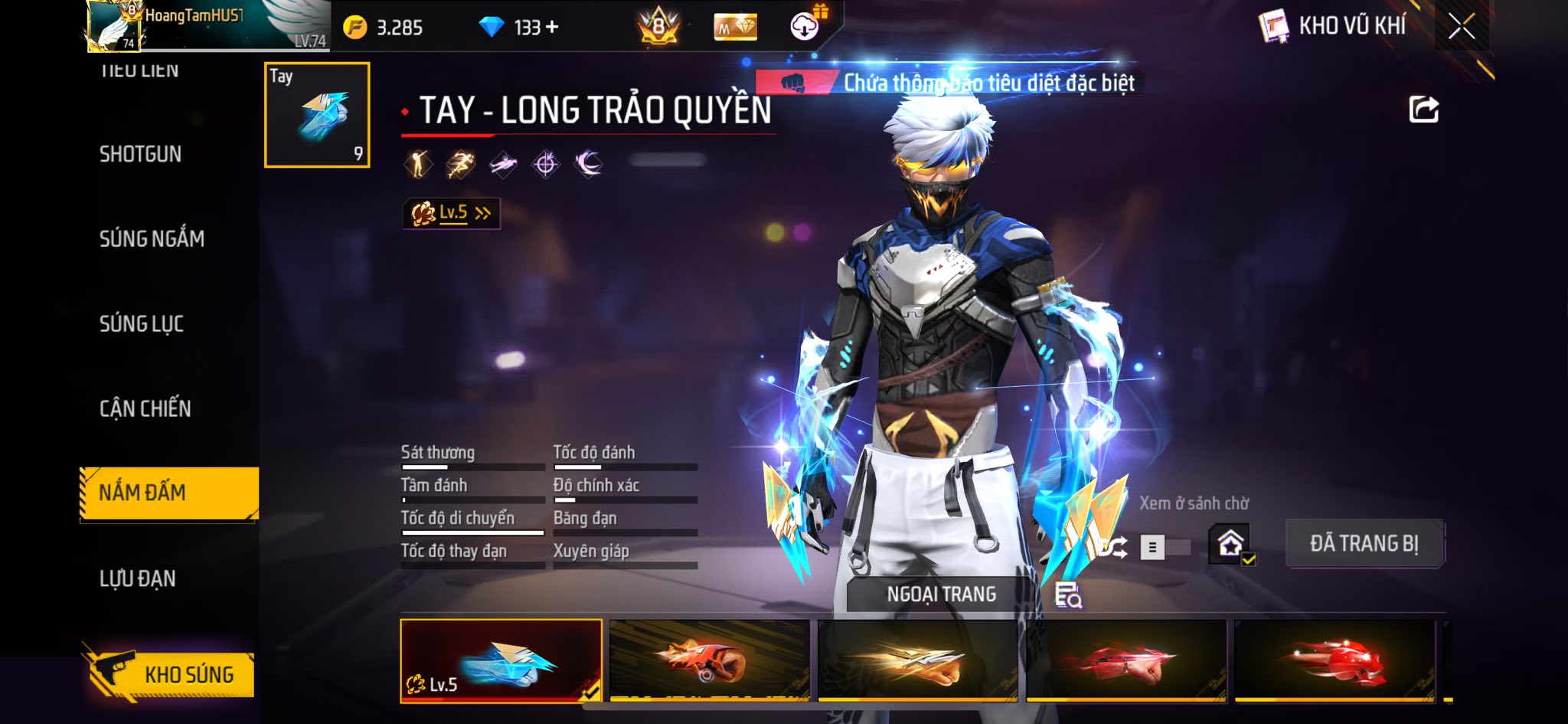Open the Ngoại Trang appearance button

[x=941, y=595]
